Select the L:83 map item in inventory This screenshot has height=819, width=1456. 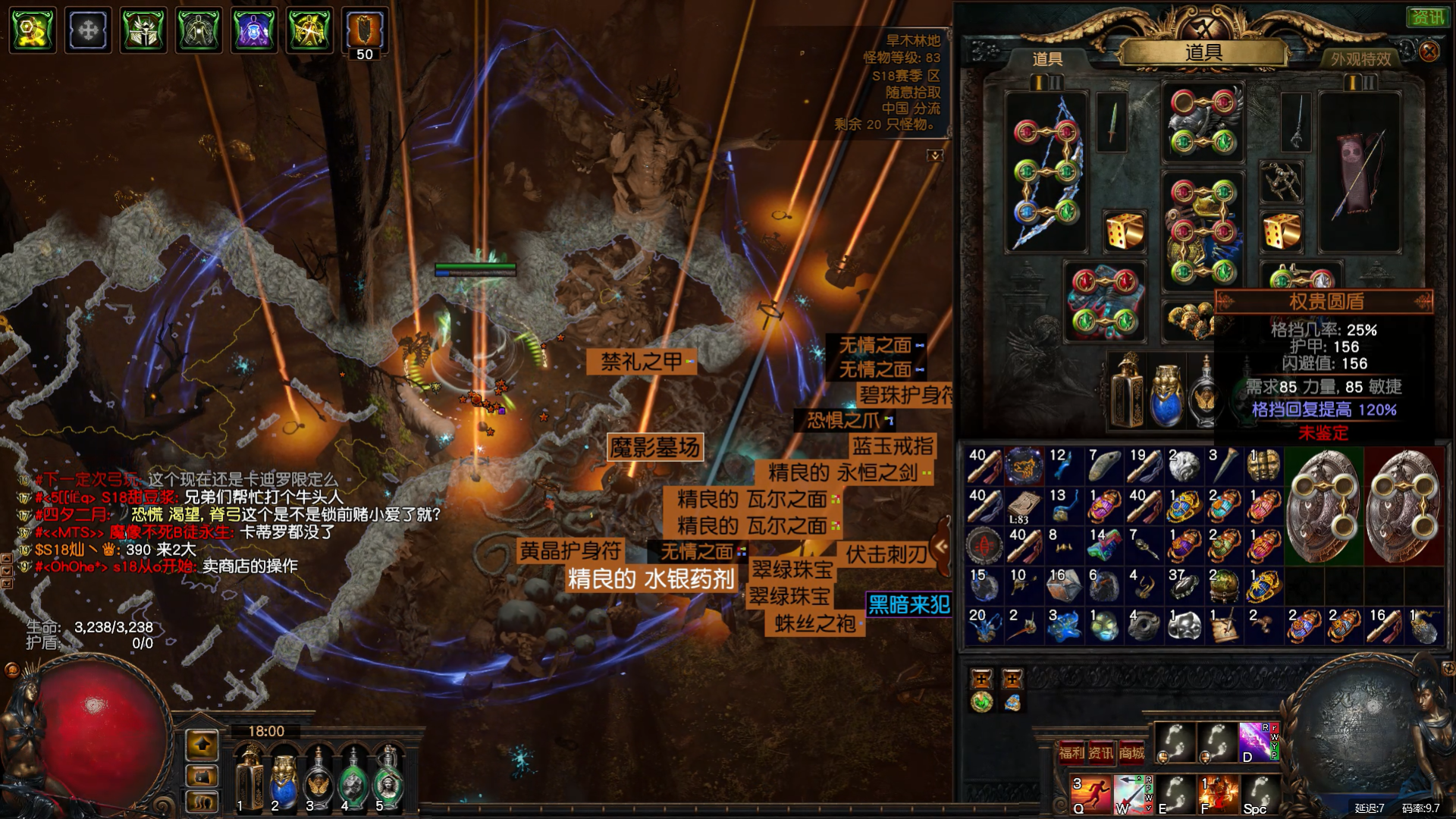click(1024, 506)
